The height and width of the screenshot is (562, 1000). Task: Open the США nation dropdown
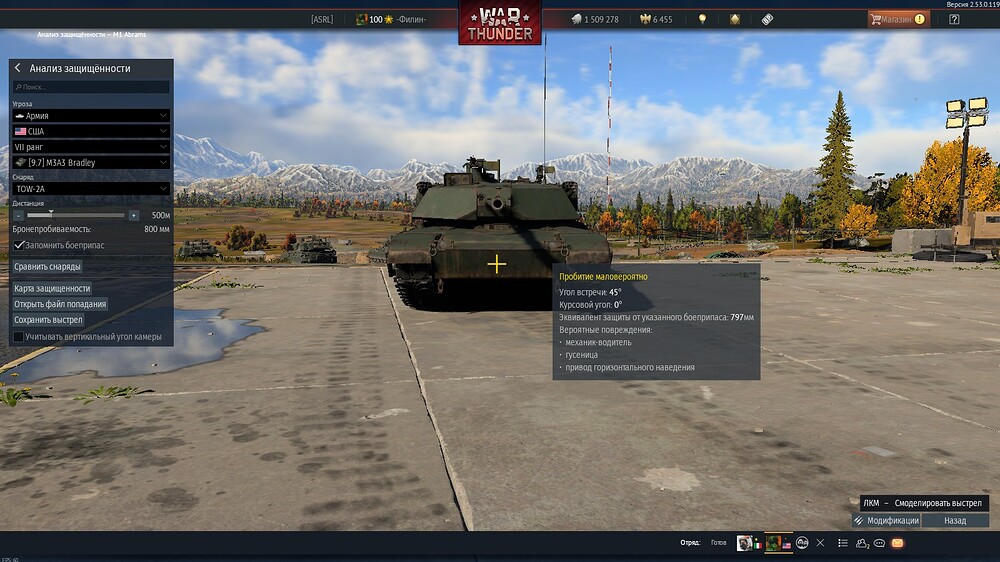pos(90,131)
